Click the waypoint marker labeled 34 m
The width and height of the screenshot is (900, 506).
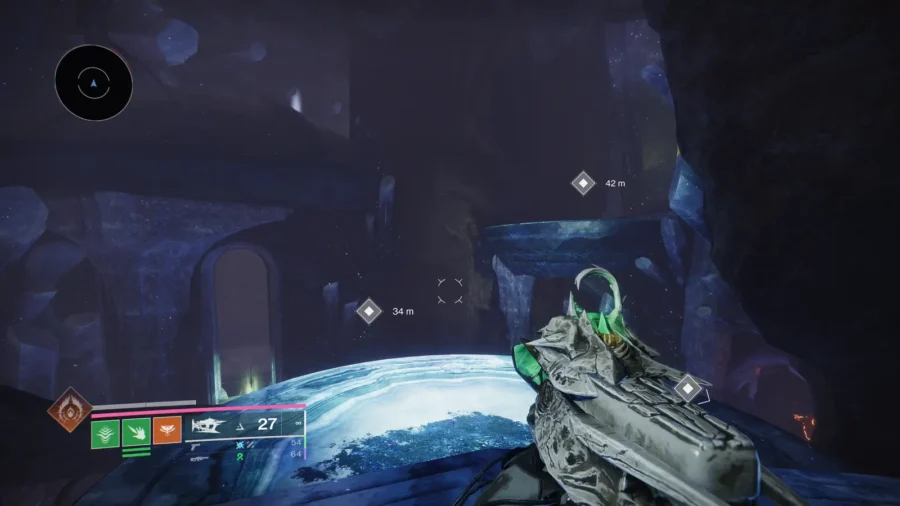click(369, 311)
